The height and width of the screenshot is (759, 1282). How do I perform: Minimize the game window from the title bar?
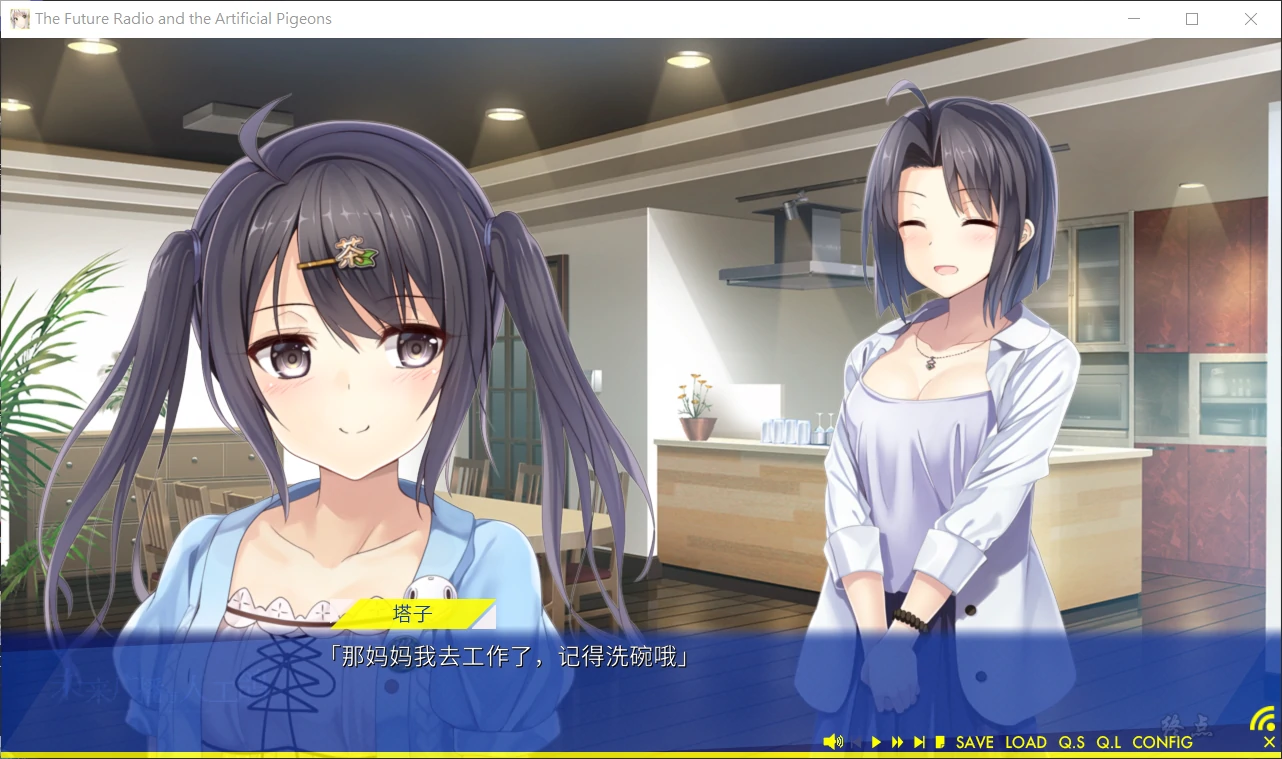tap(1134, 19)
